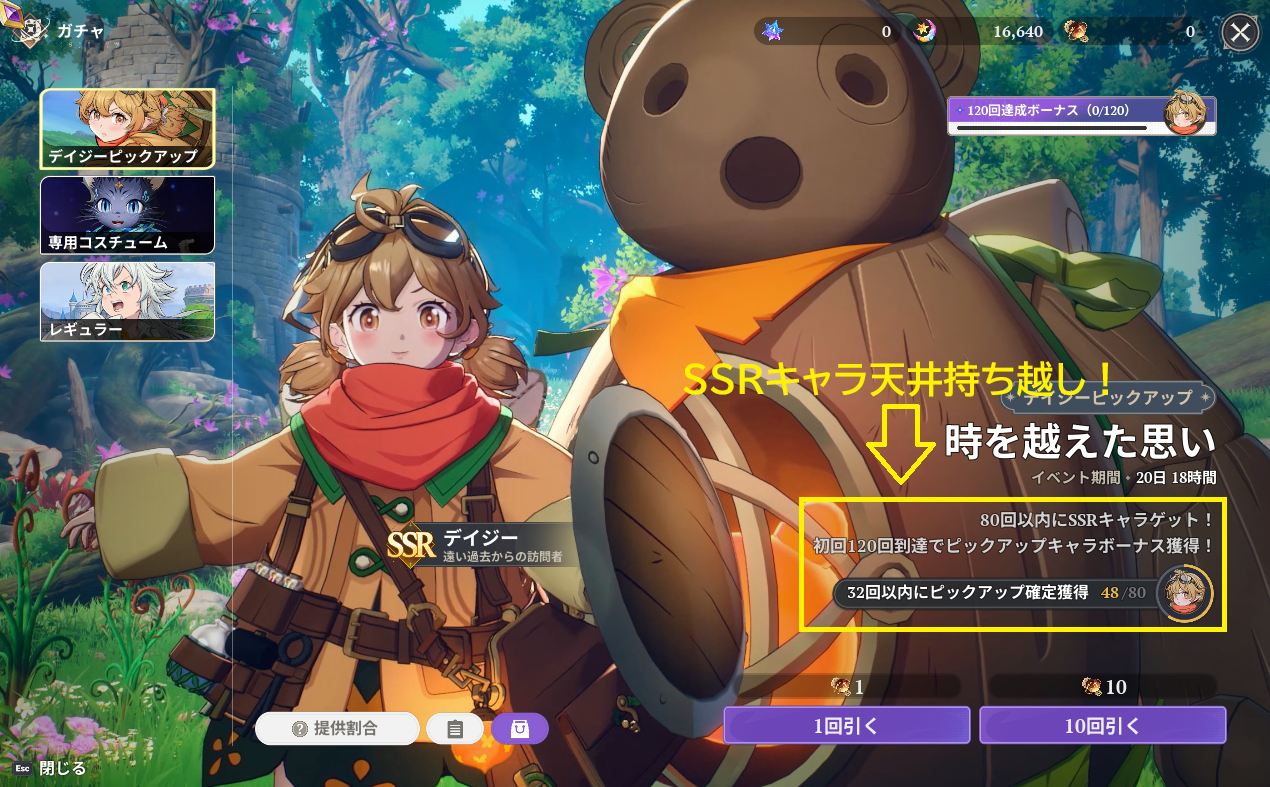
Task: Pull ten times with 10回引く
Action: click(x=1102, y=726)
